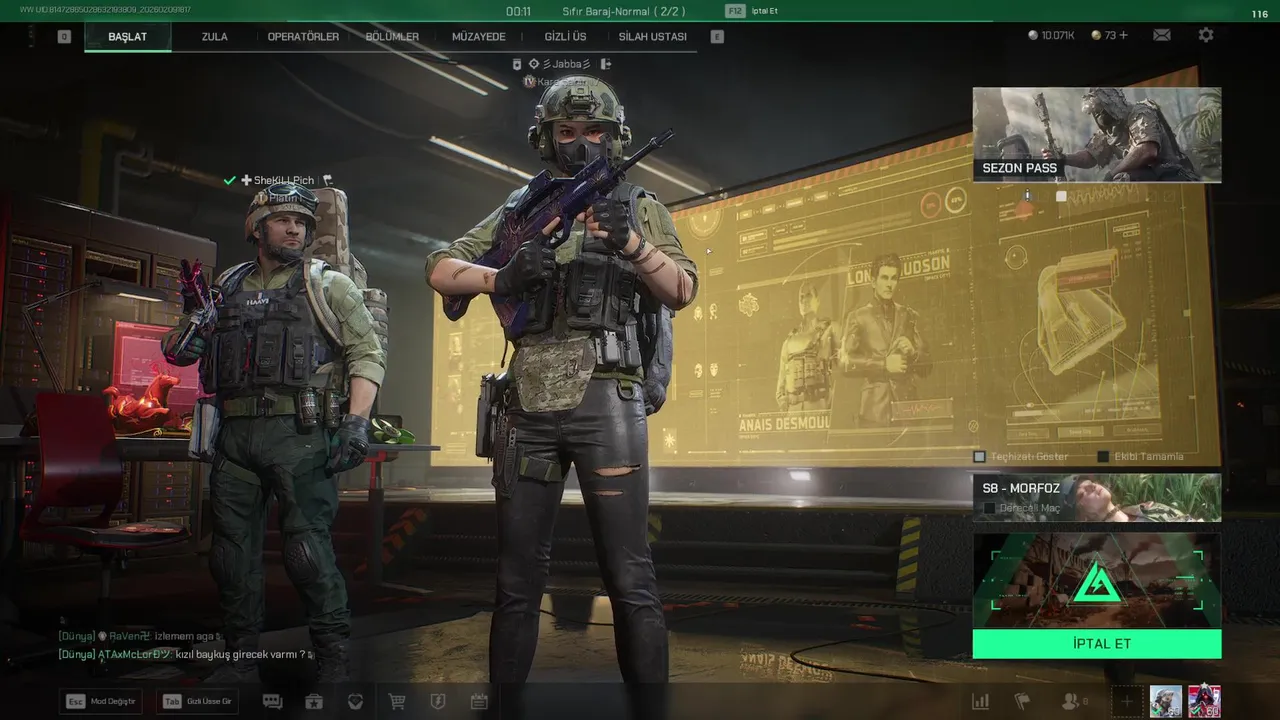Open the shopping cart store icon
Screen dimensions: 1280x720
pos(397,702)
